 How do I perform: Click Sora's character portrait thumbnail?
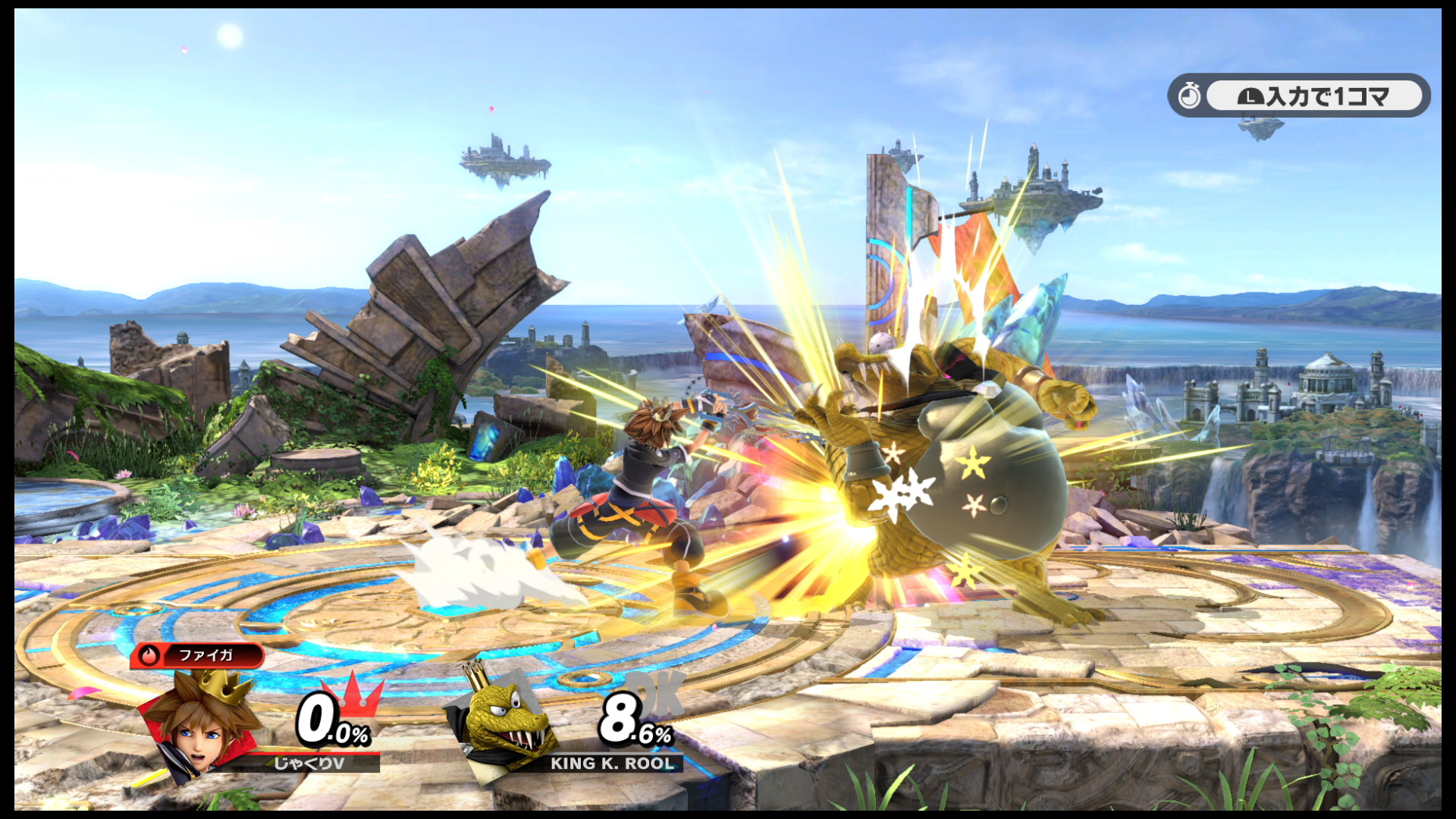point(199,733)
